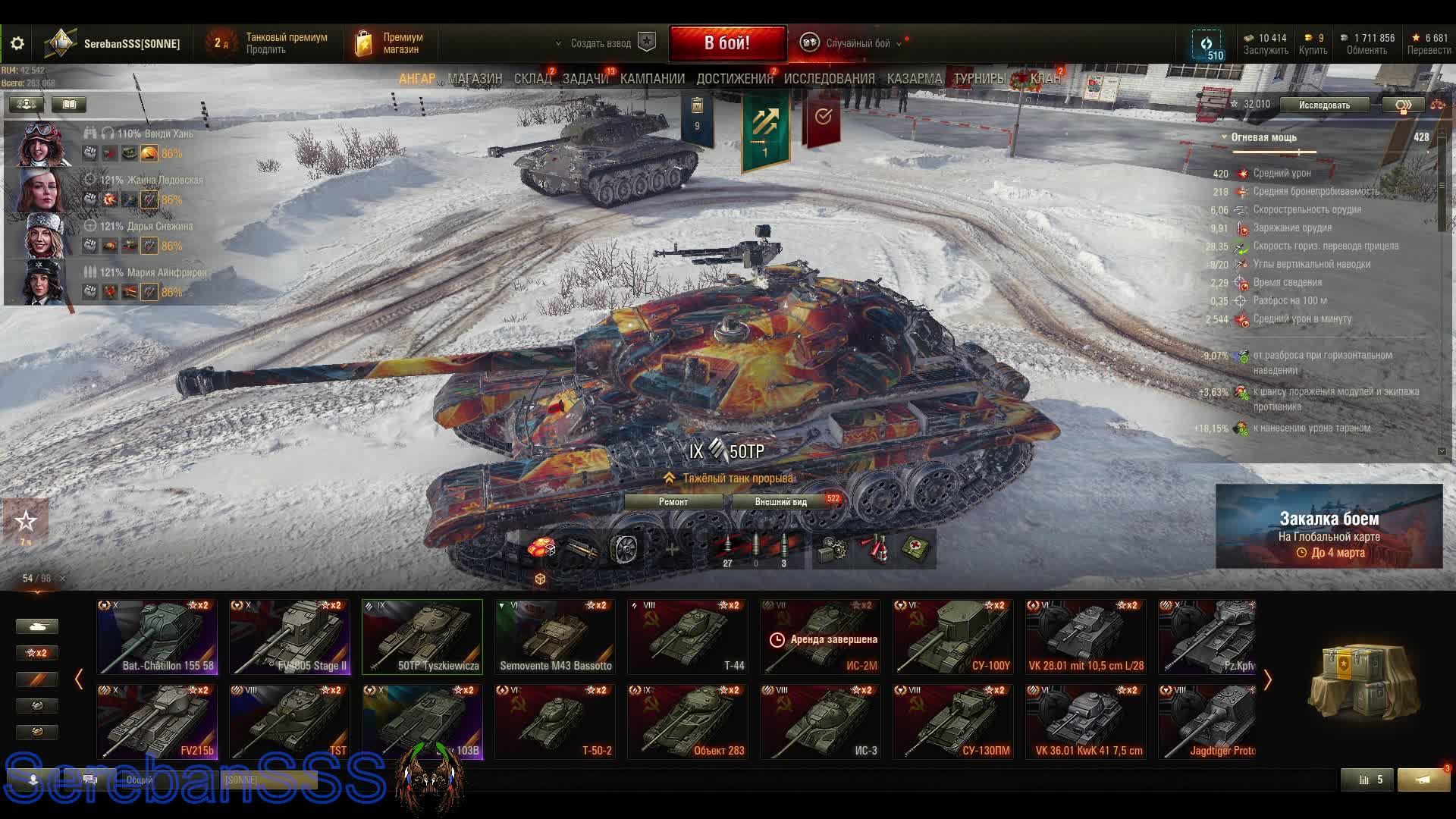Start battle with the В бой! button
The height and width of the screenshot is (819, 1456).
(727, 43)
